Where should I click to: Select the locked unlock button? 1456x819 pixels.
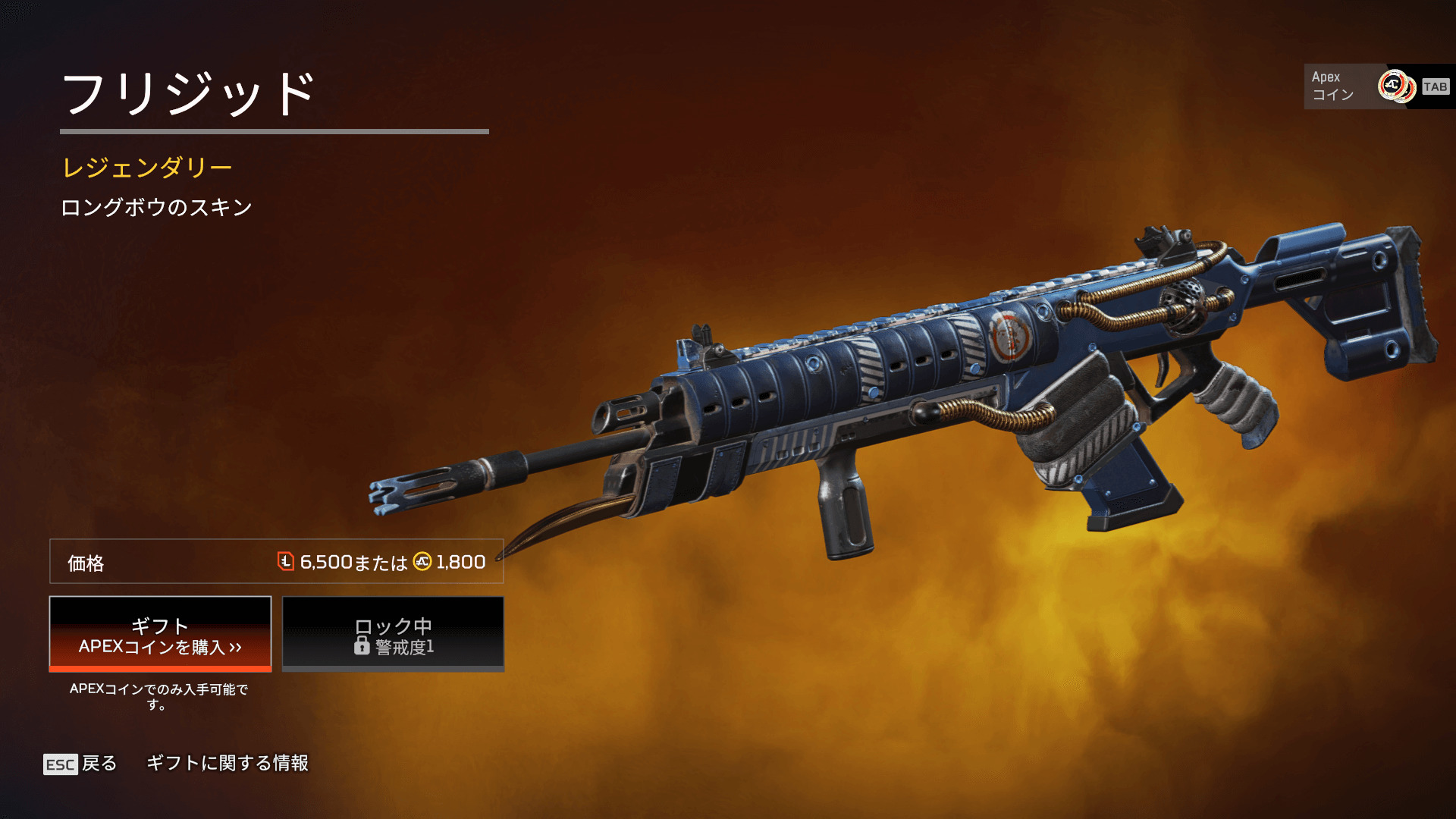(x=393, y=634)
